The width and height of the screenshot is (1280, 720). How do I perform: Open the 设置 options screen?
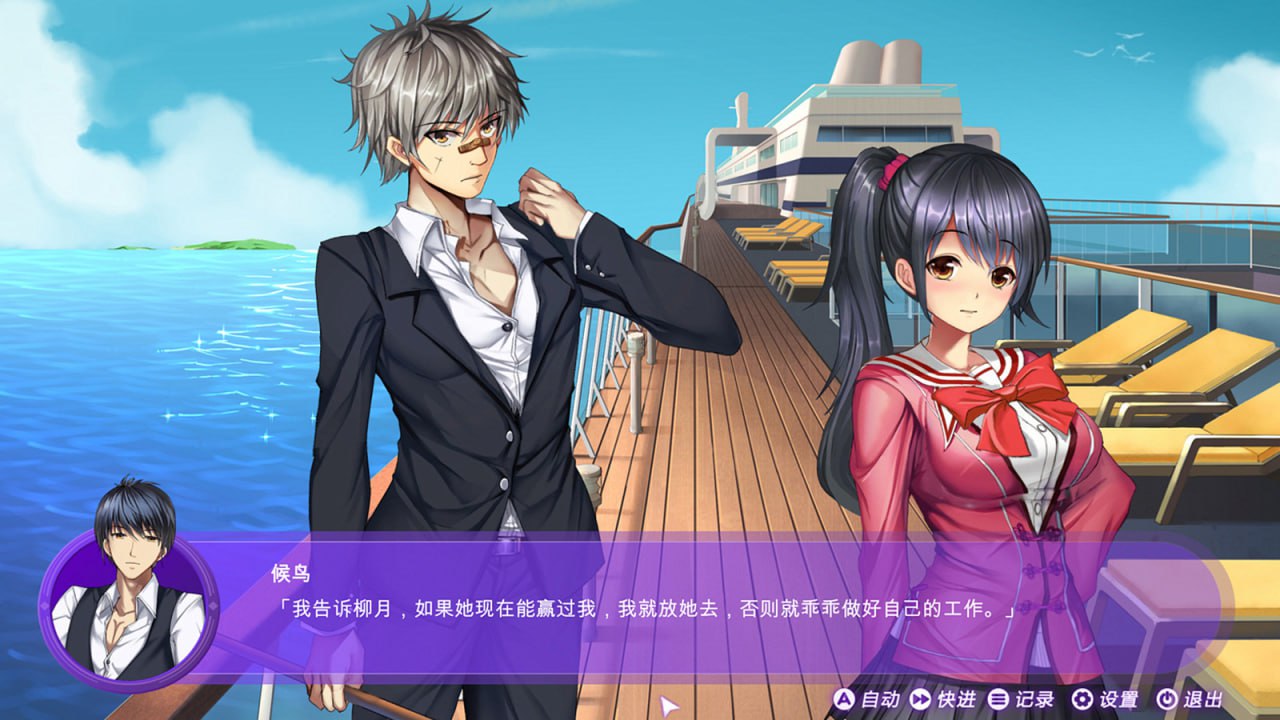[1118, 698]
